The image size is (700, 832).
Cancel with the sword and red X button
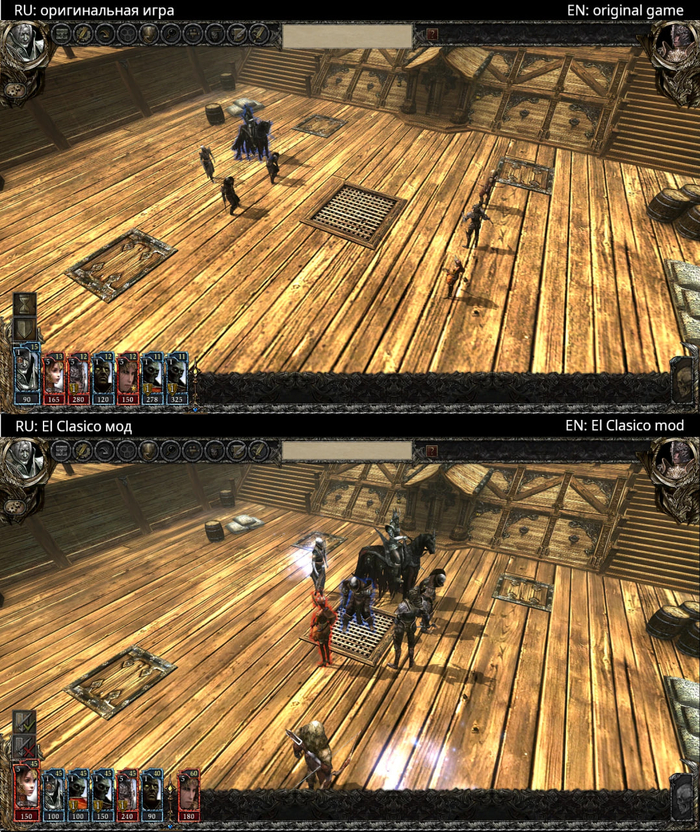click(x=24, y=745)
